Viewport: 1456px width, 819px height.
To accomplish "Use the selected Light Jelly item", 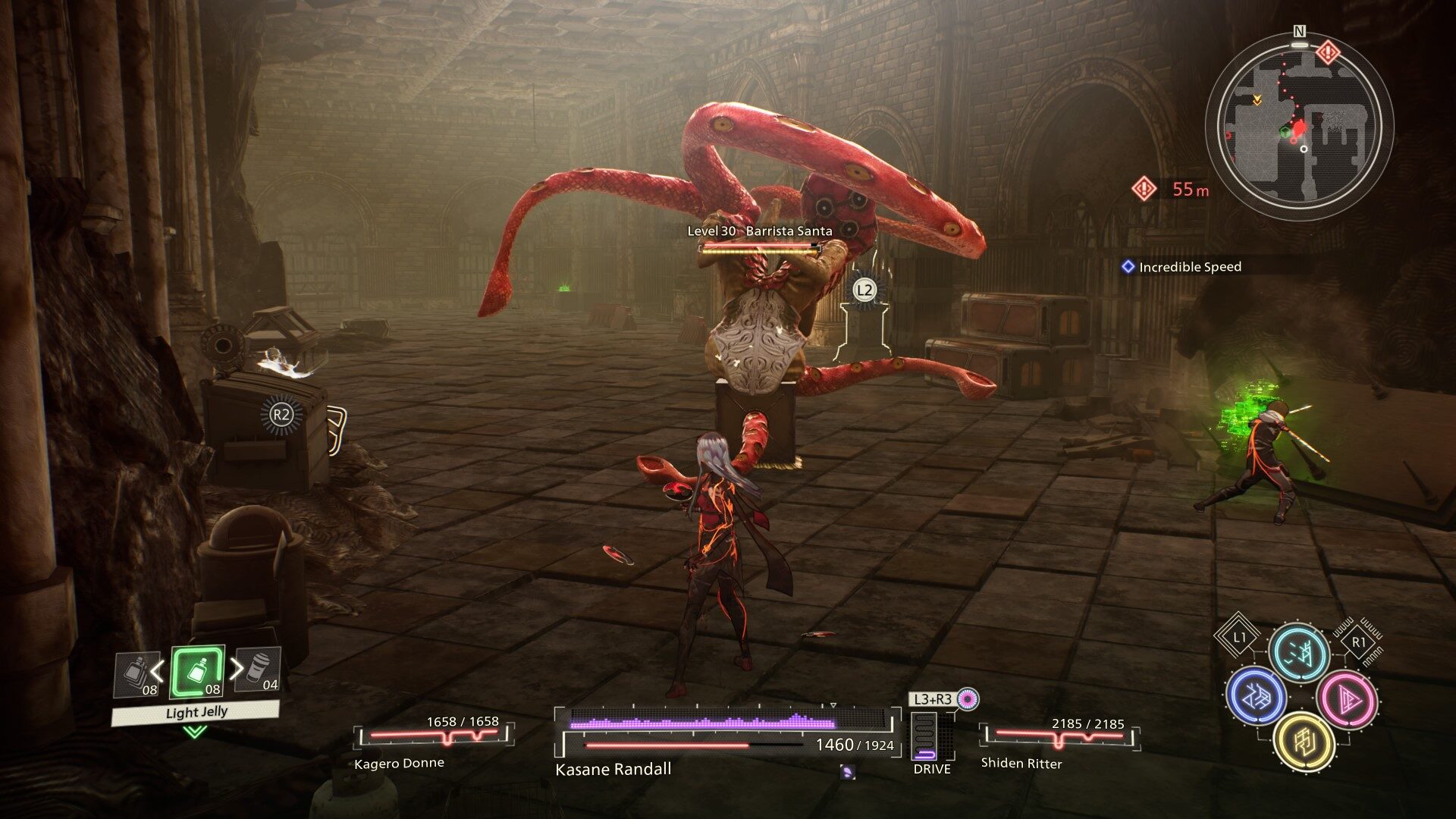I will coord(197,672).
